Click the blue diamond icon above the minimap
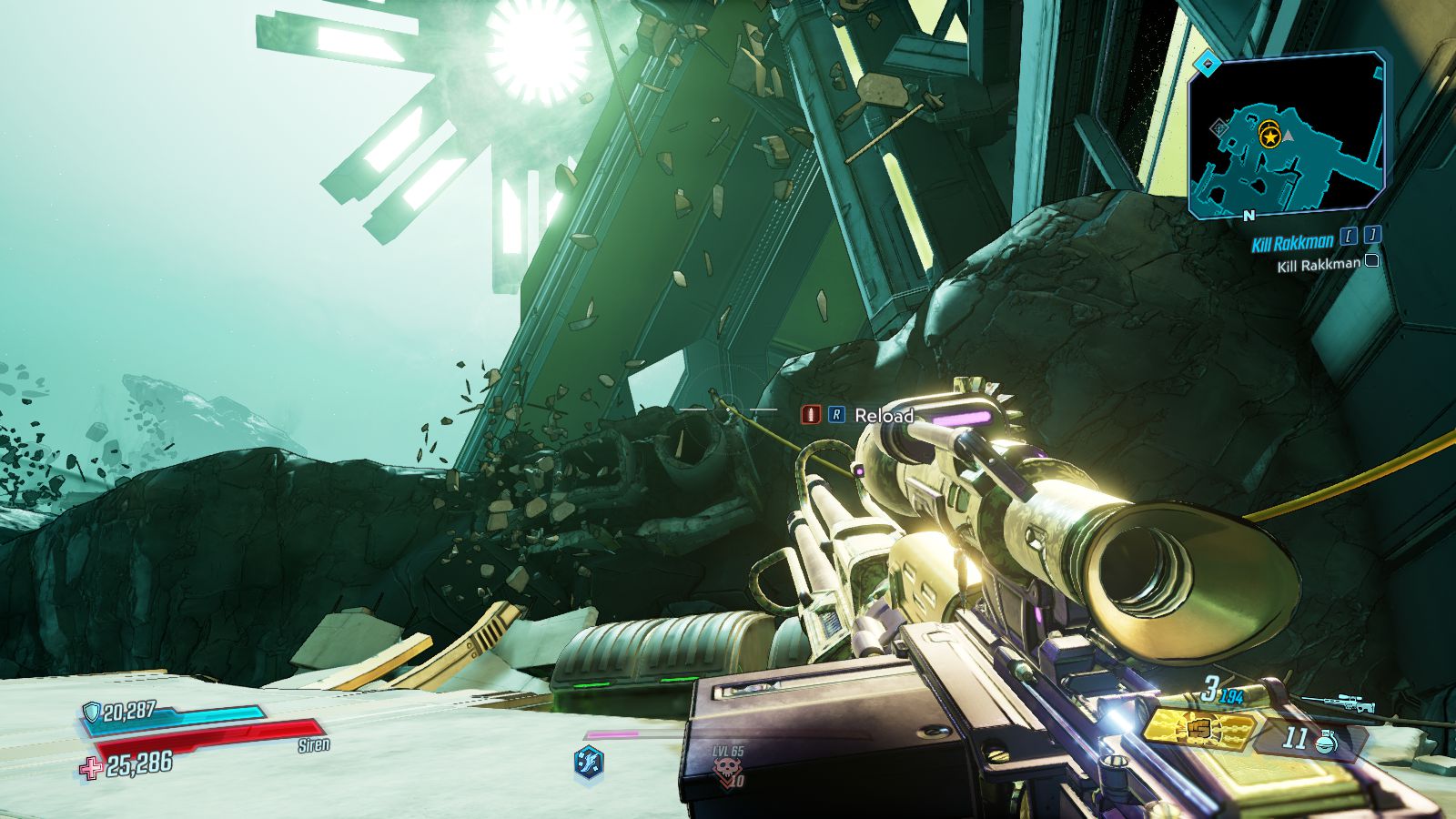The image size is (1456, 819). [x=1208, y=65]
